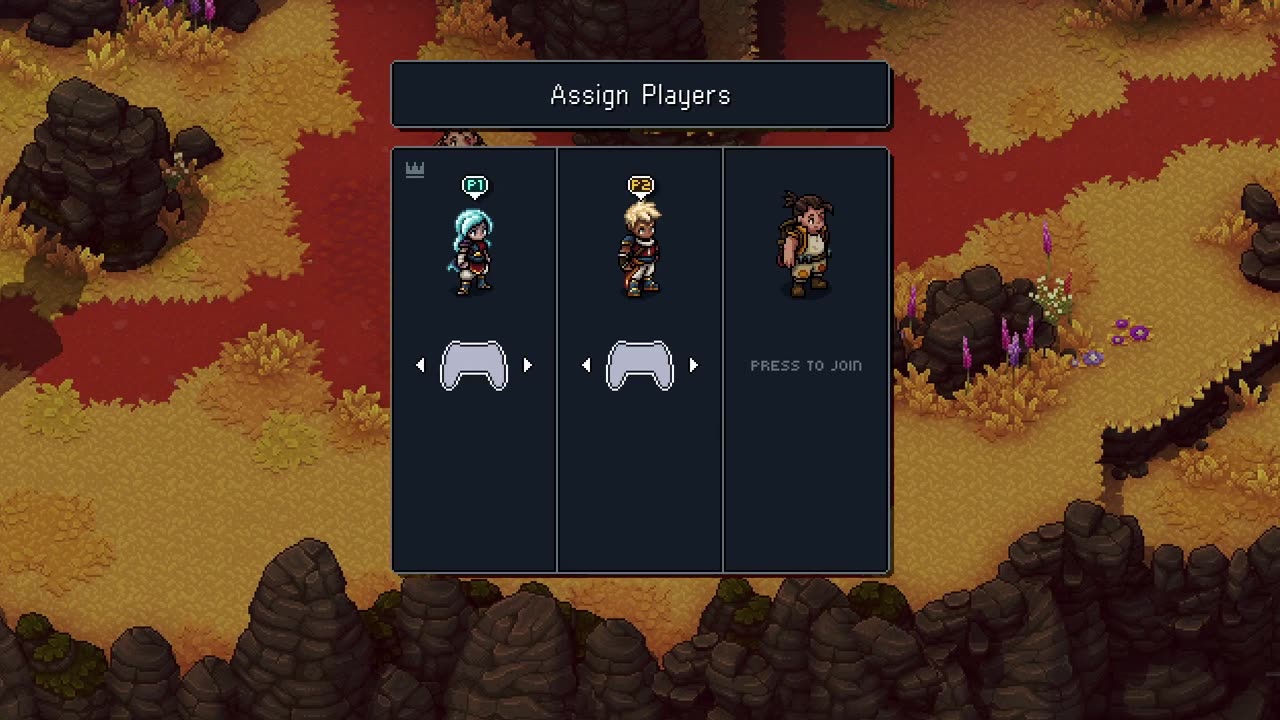Click the P2 controller icon

(x=640, y=366)
